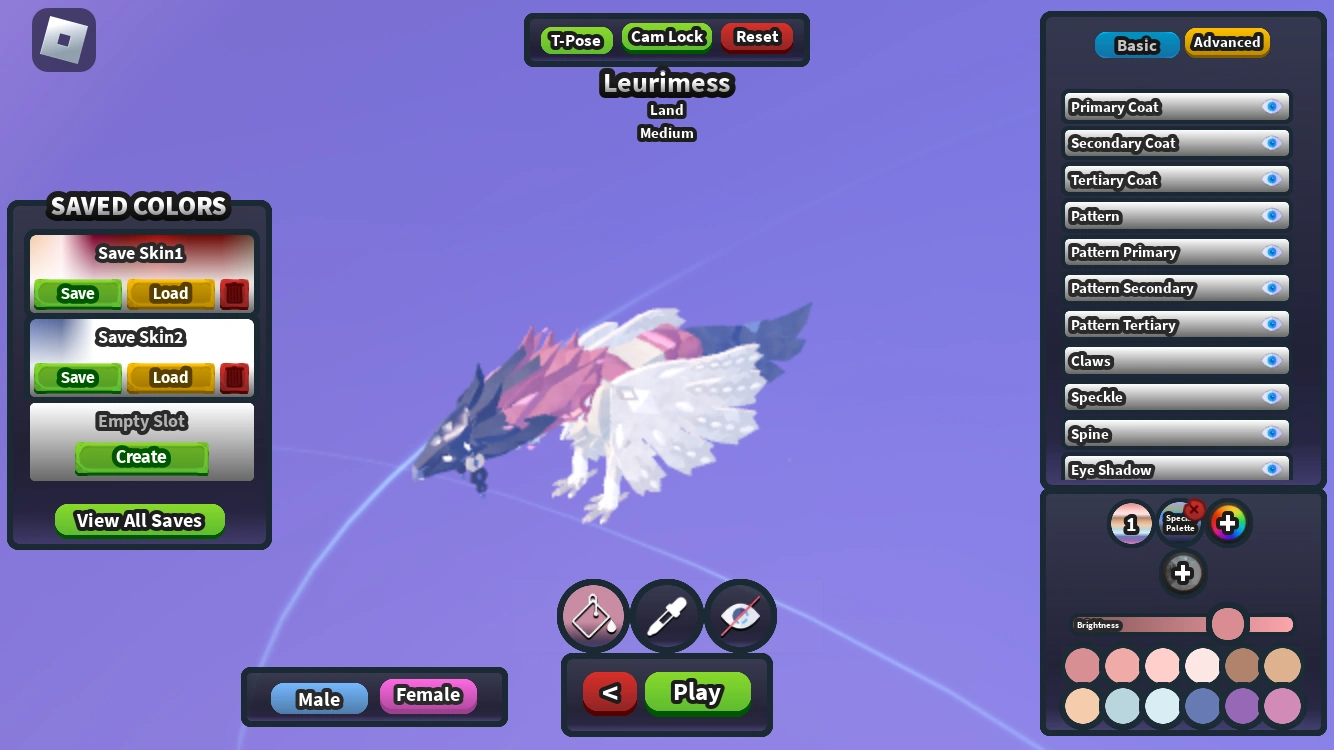This screenshot has width=1334, height=750.
Task: Open the Special Palette
Action: 1180,522
